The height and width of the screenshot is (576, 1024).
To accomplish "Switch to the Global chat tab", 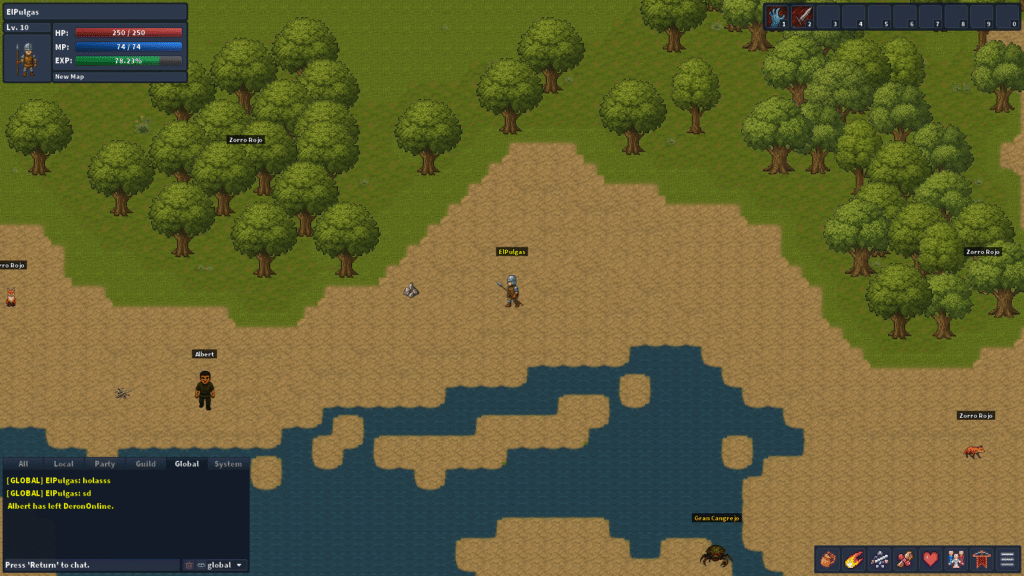I will (x=186, y=464).
